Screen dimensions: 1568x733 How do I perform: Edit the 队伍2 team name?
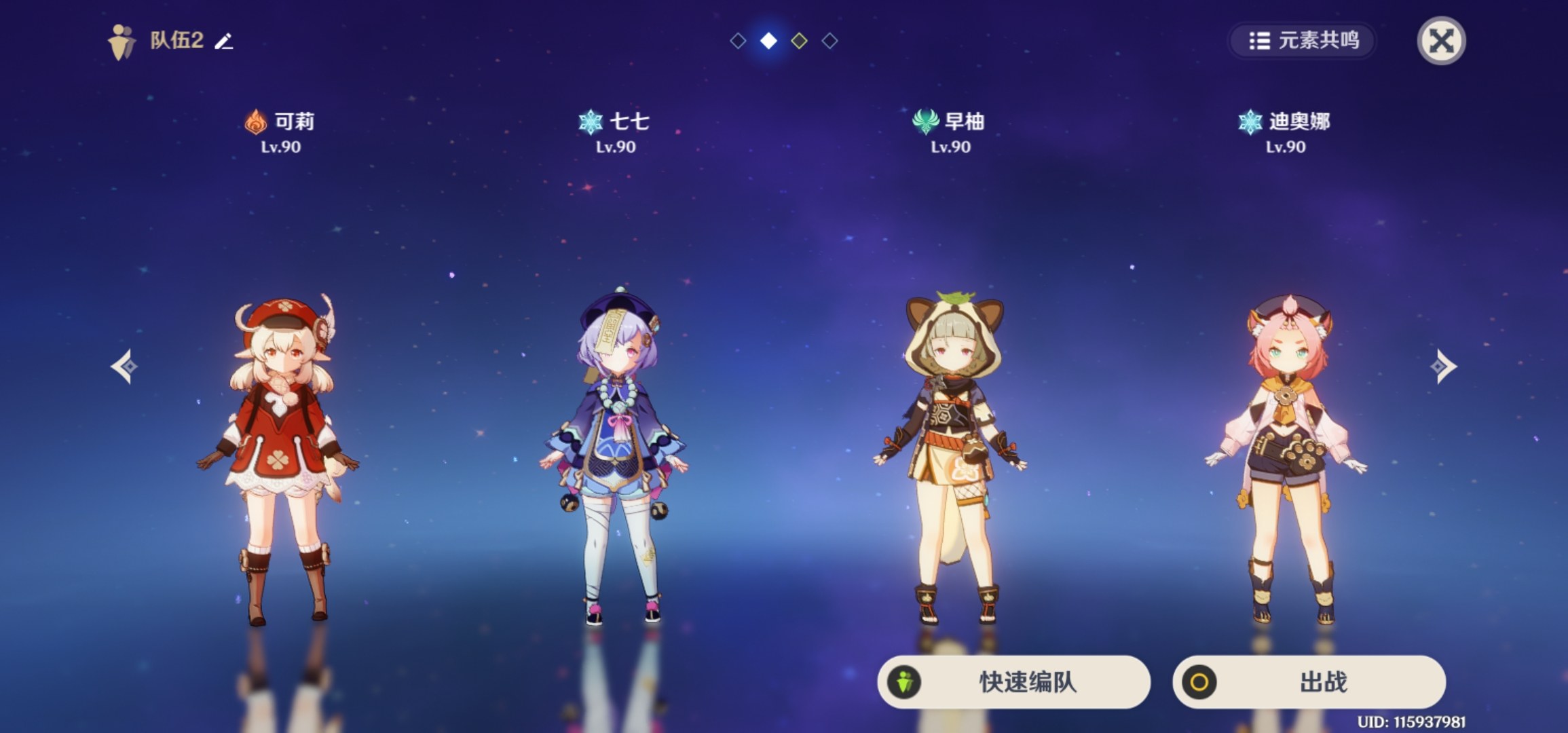click(x=224, y=41)
